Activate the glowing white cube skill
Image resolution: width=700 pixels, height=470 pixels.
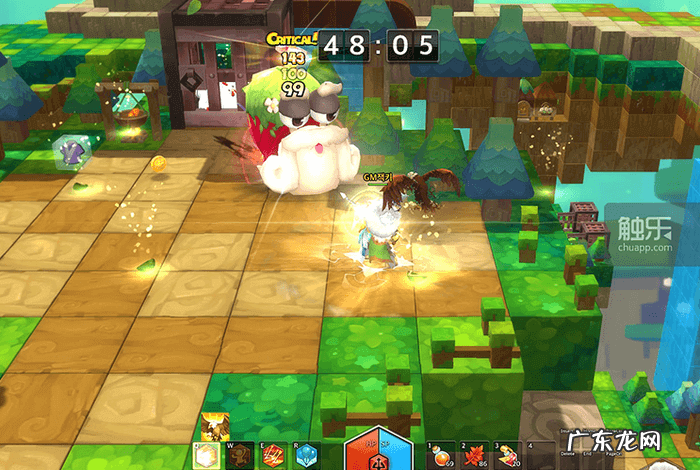212,456
